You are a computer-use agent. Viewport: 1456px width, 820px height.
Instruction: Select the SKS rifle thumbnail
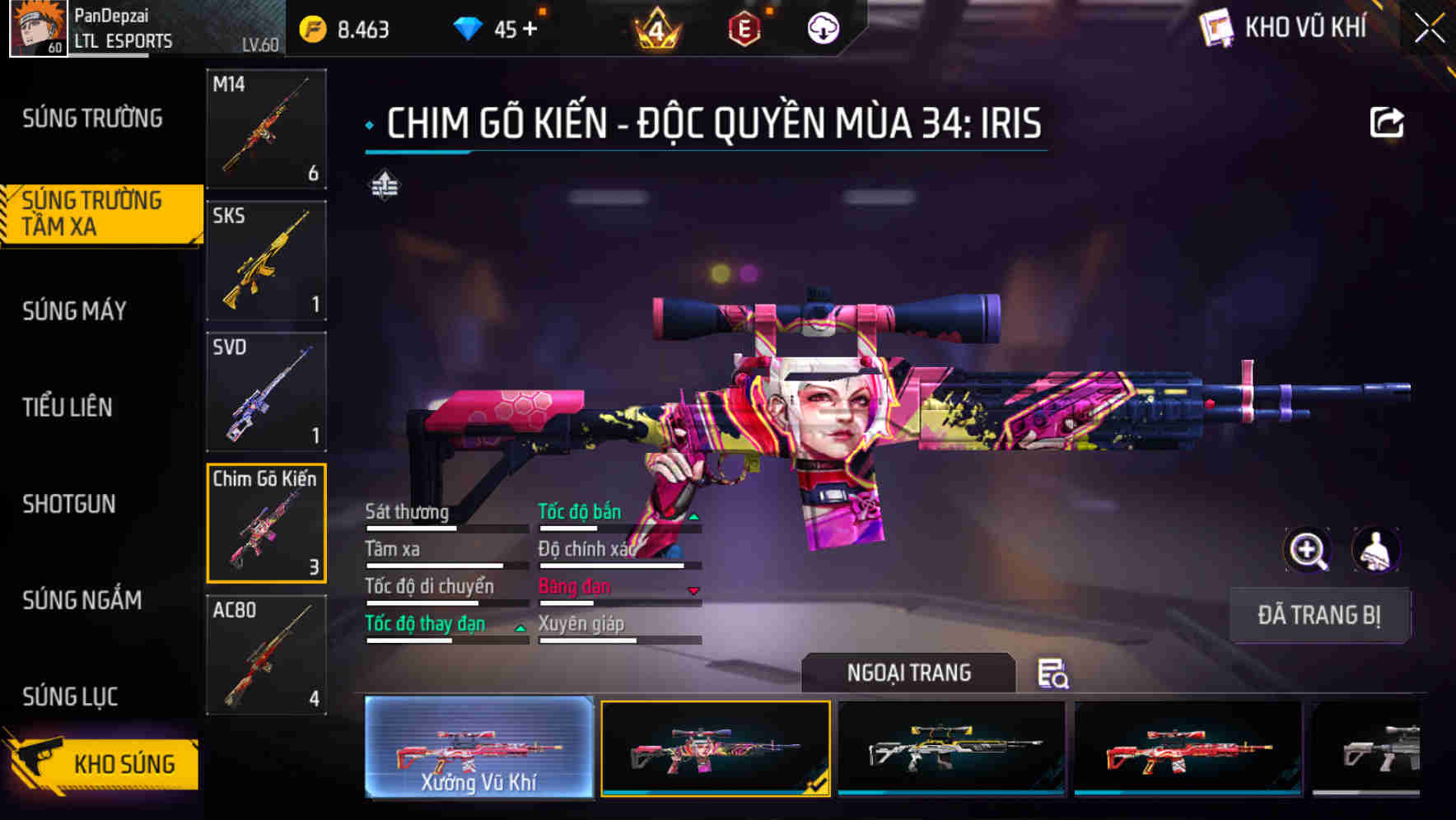265,260
